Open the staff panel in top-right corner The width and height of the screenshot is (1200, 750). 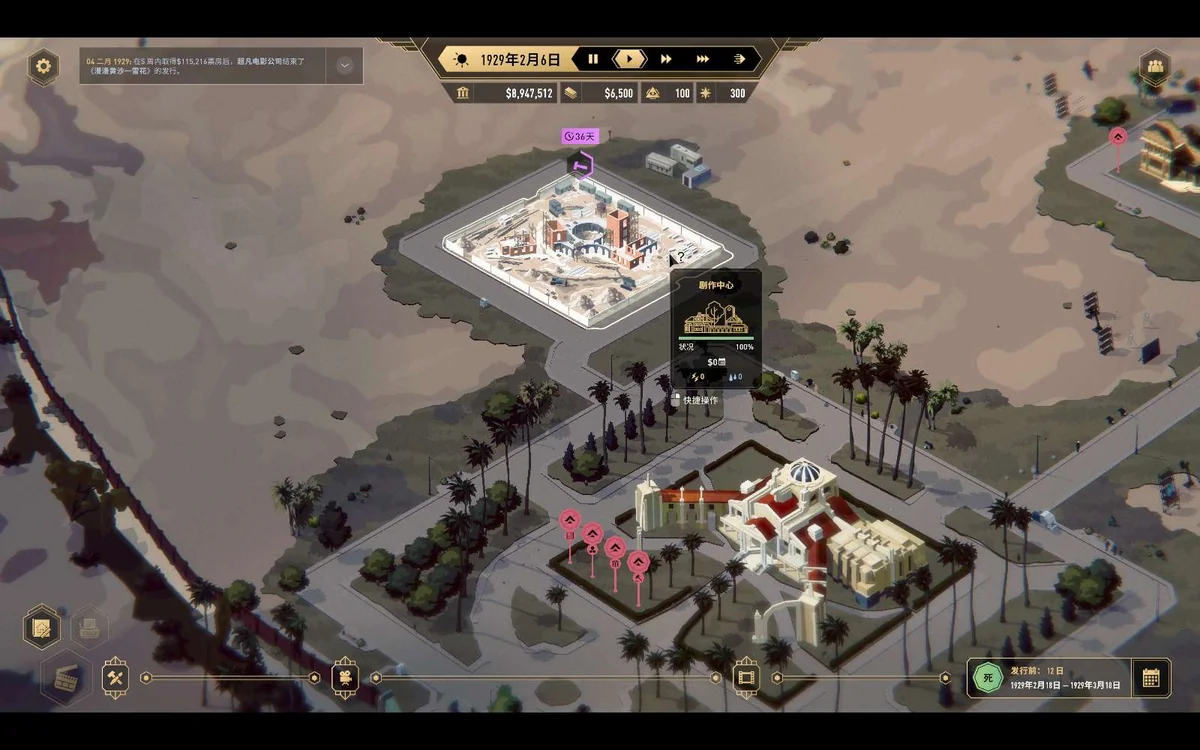tap(1155, 67)
